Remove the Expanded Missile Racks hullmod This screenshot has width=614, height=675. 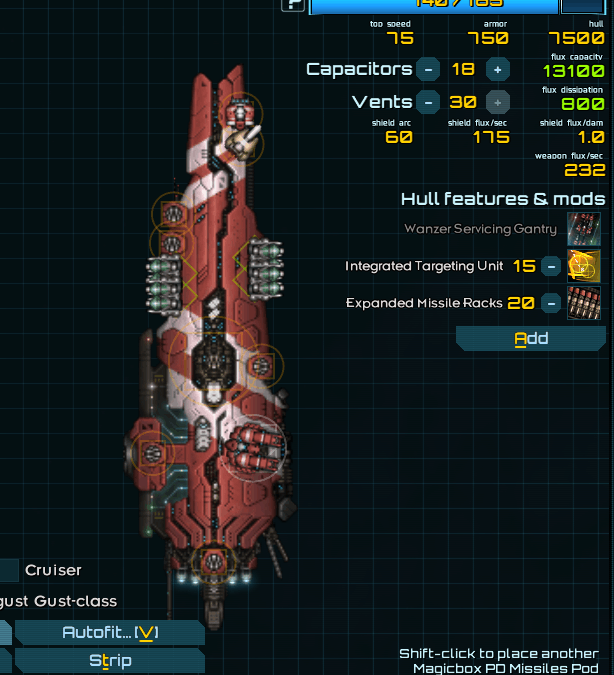[x=551, y=302]
